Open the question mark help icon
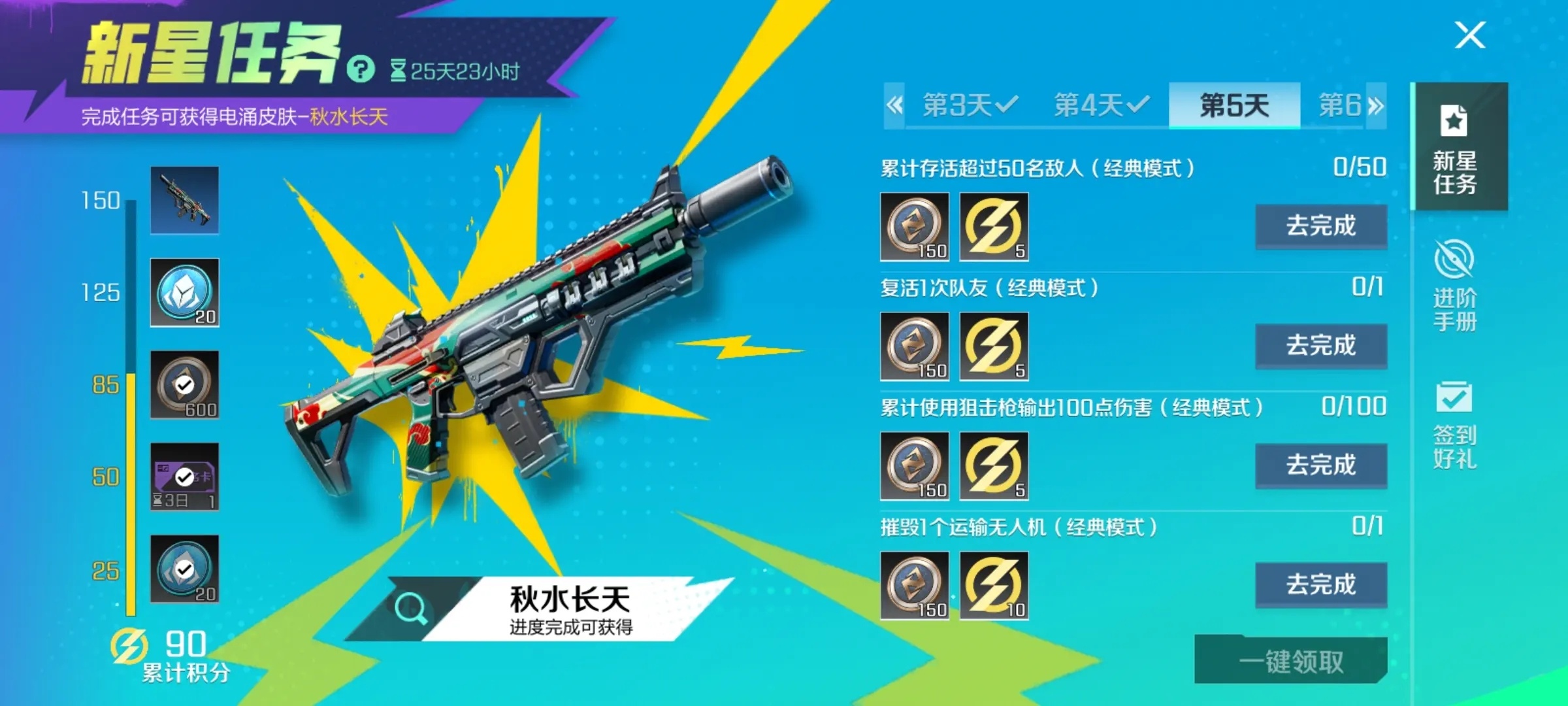 click(x=361, y=69)
